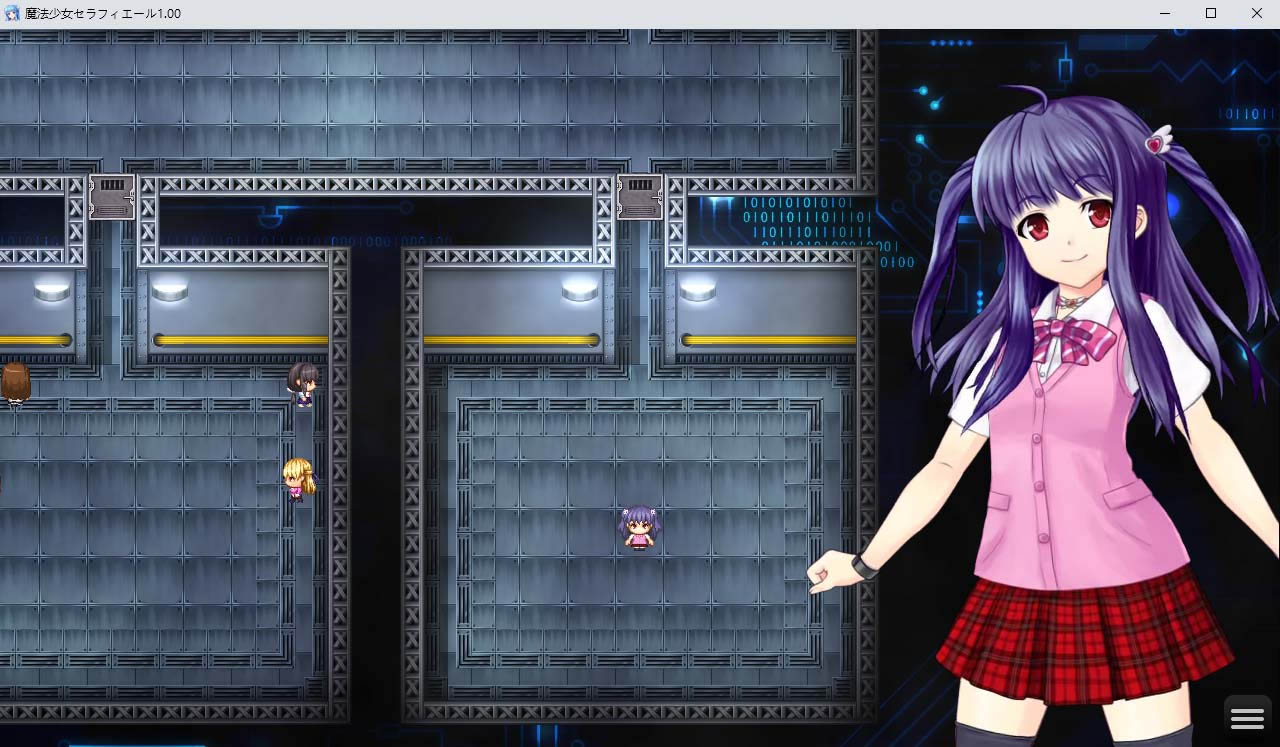Minimize the game window

point(1164,13)
